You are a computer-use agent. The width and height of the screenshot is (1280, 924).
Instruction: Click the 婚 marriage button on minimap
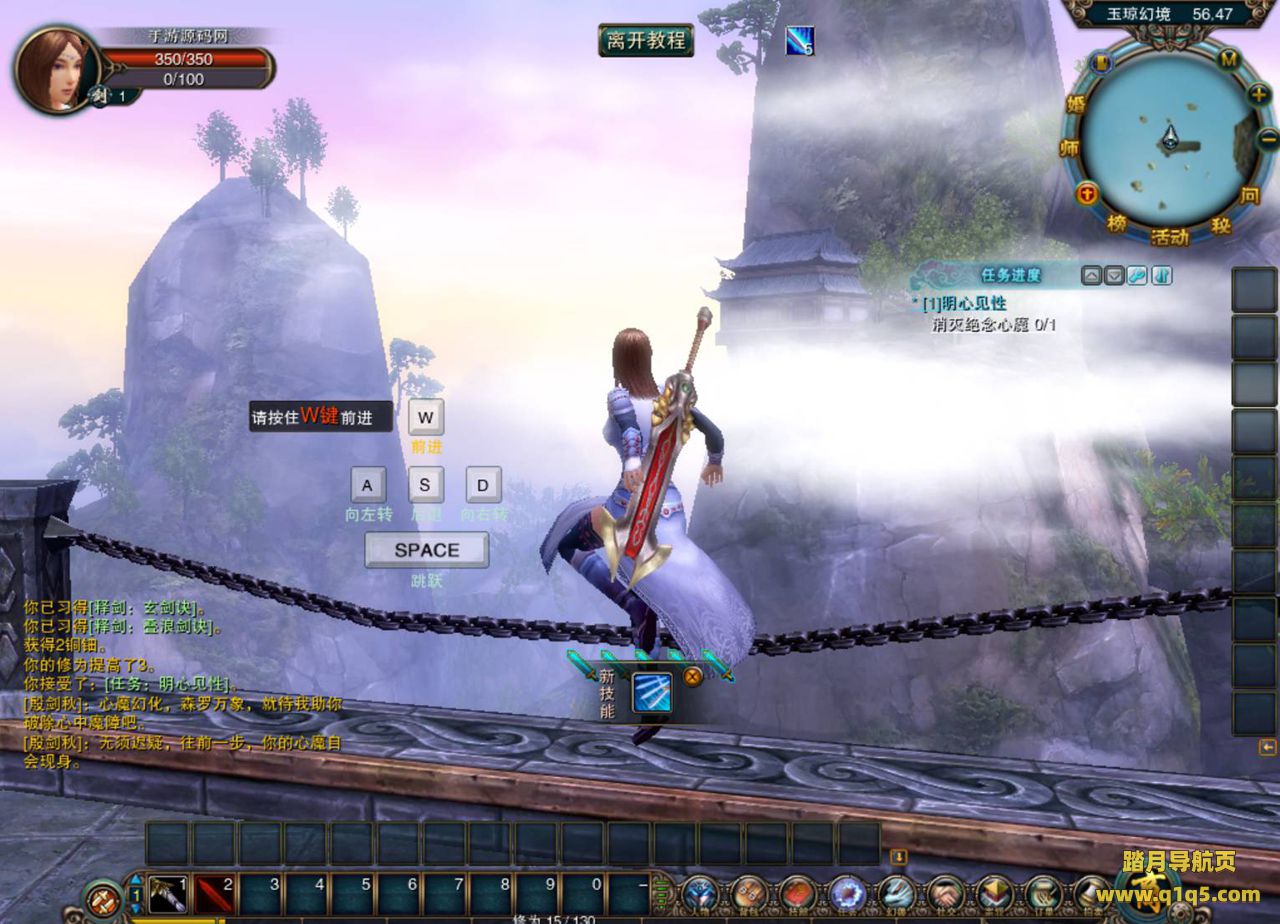(x=1076, y=104)
